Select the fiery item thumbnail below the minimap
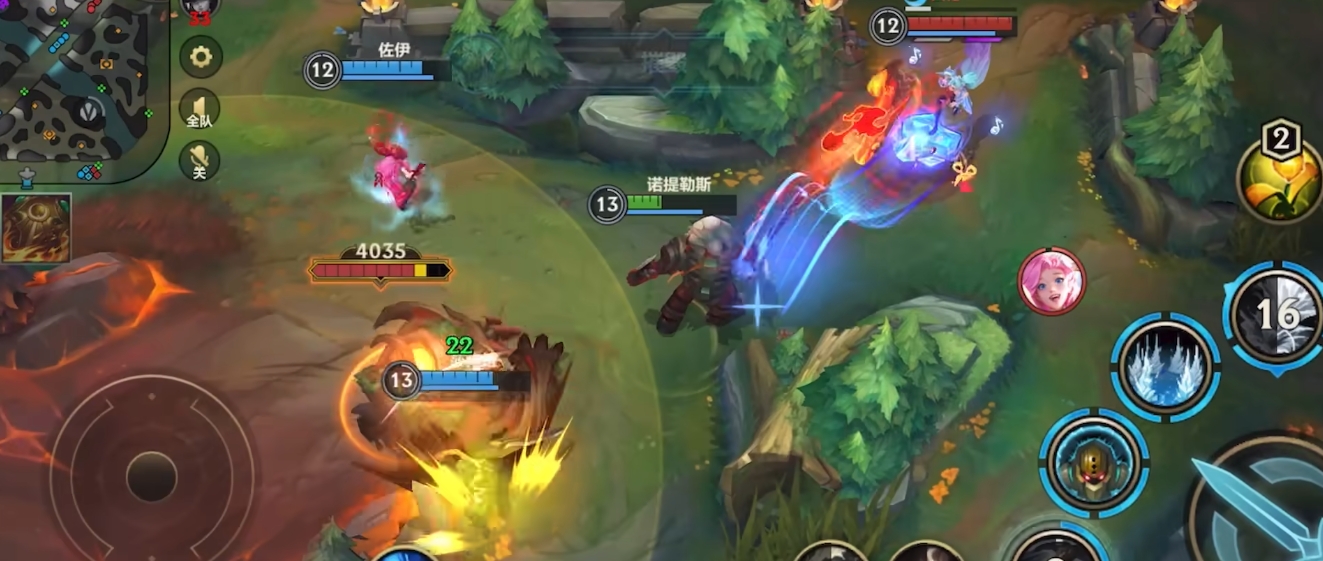Screen dimensions: 1323x561 click(36, 228)
